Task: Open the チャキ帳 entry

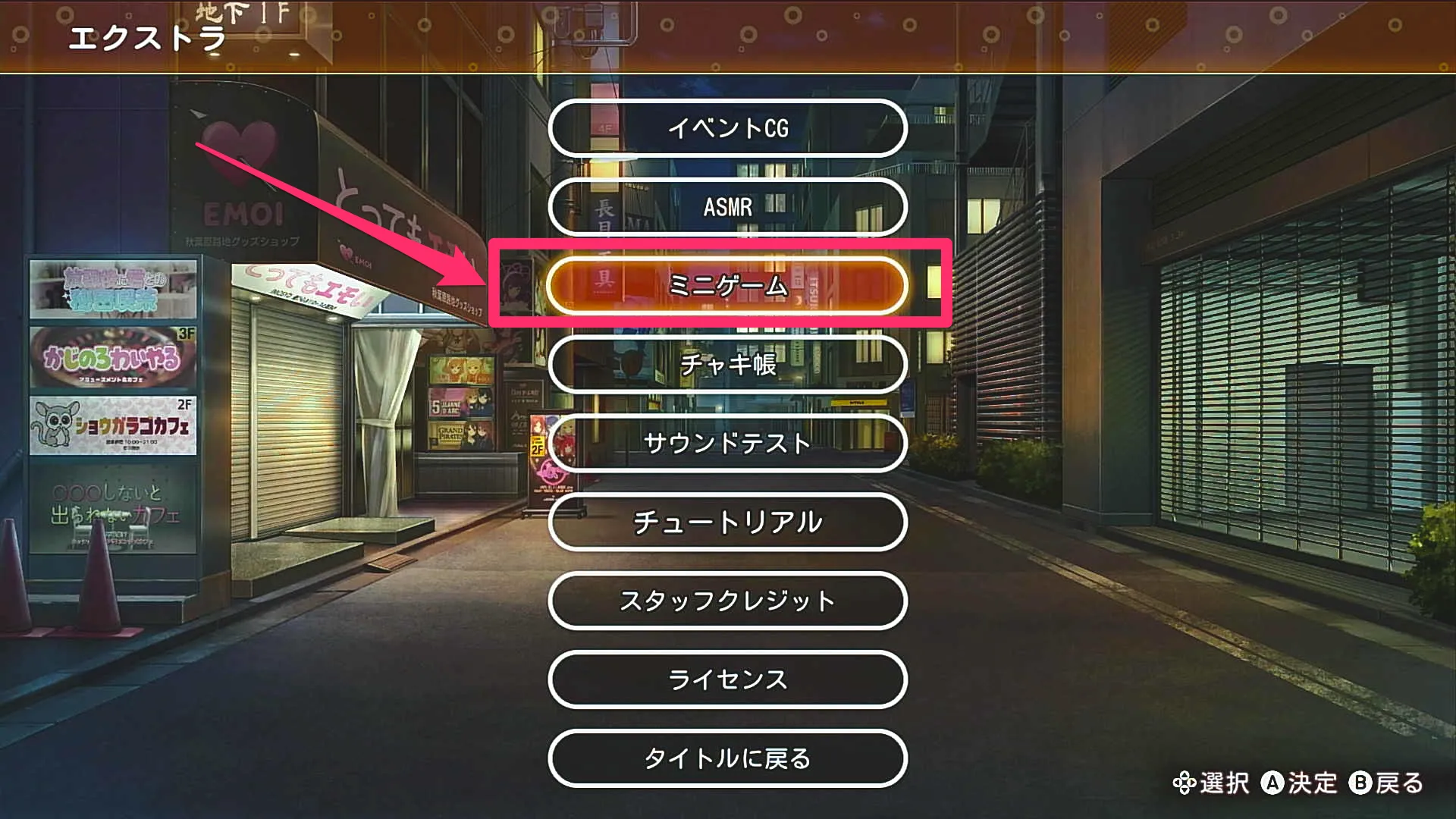Action: tap(726, 366)
